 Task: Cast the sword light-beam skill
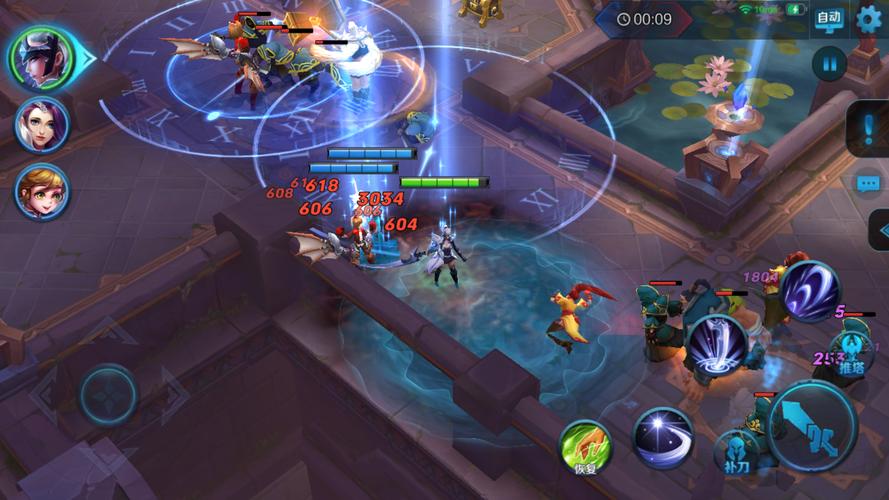coord(716,346)
